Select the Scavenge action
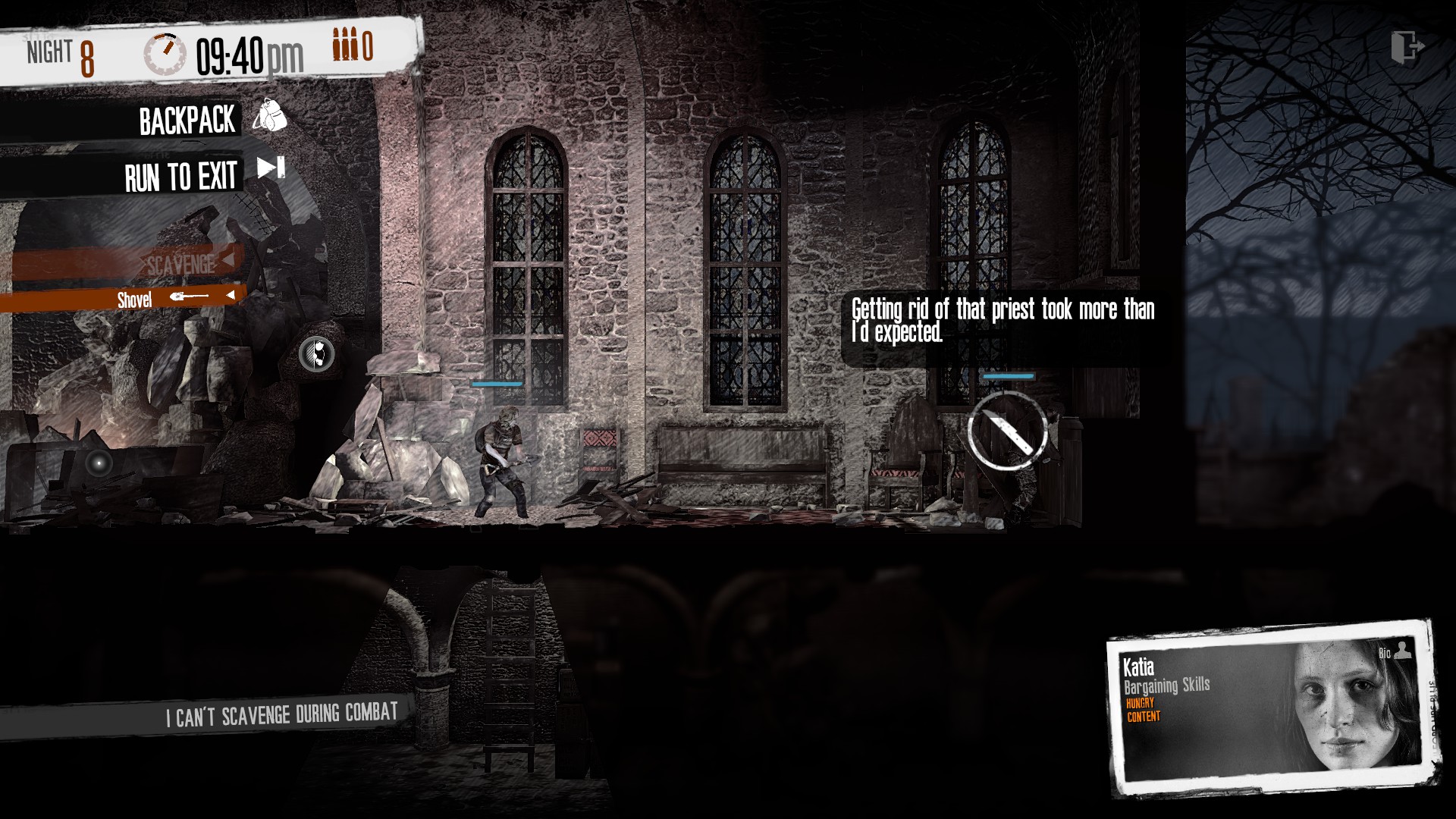 point(182,265)
